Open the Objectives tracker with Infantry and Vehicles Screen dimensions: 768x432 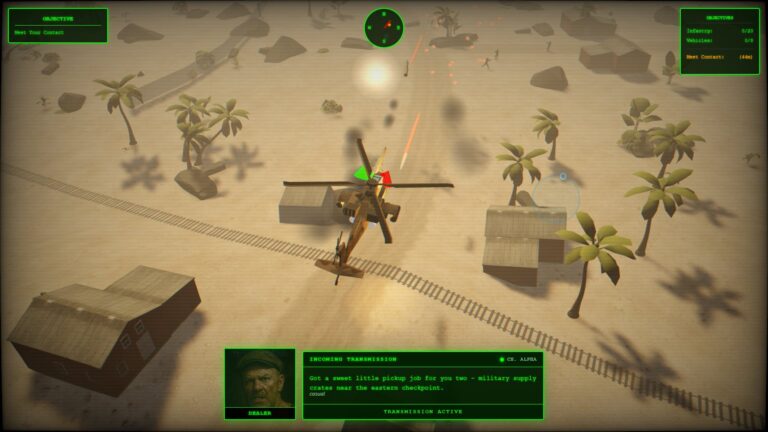[x=719, y=41]
